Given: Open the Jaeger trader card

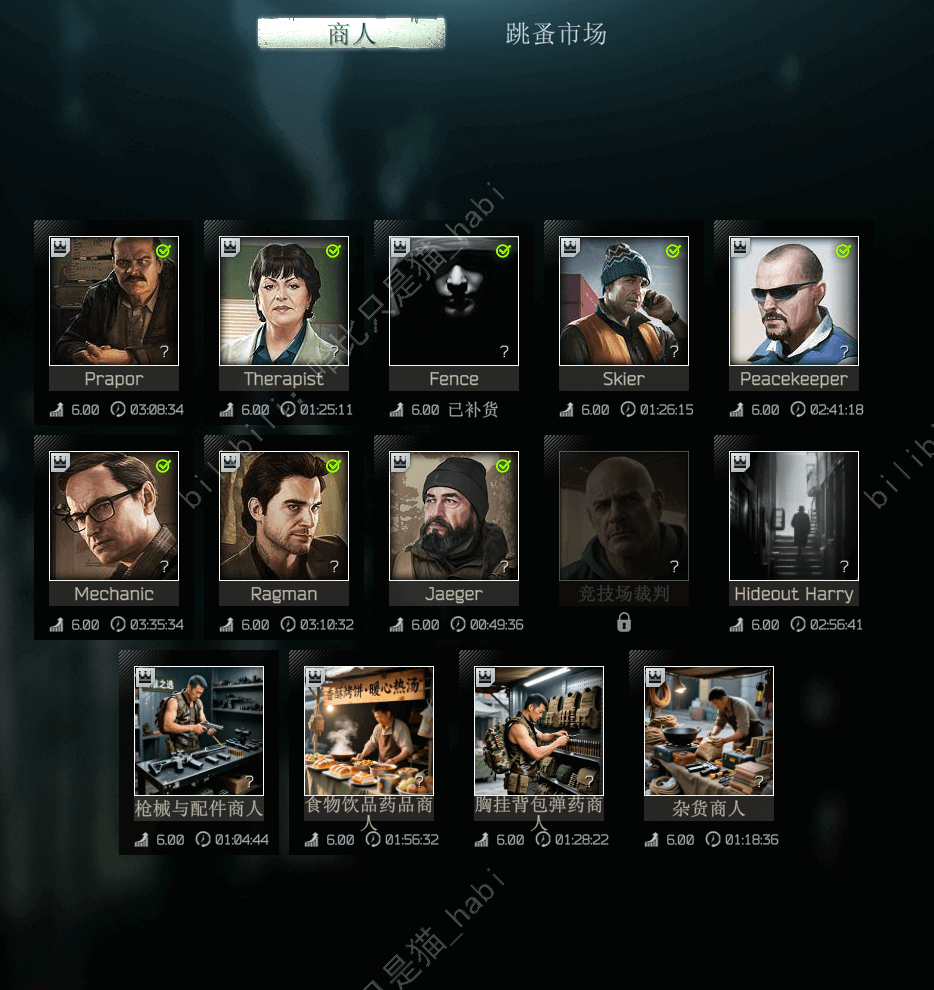Looking at the screenshot, I should point(454,516).
